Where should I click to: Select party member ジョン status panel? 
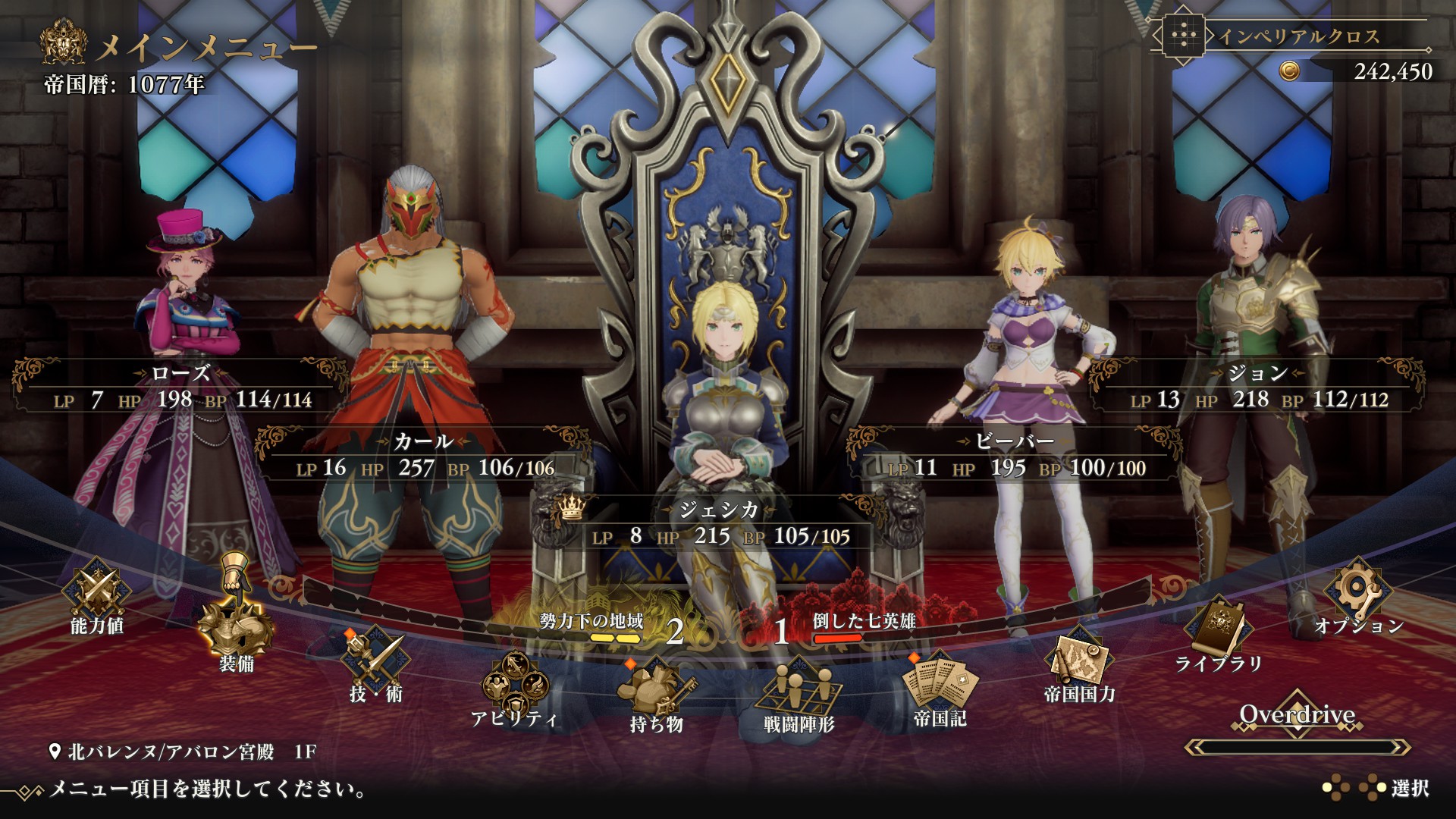click(1257, 388)
